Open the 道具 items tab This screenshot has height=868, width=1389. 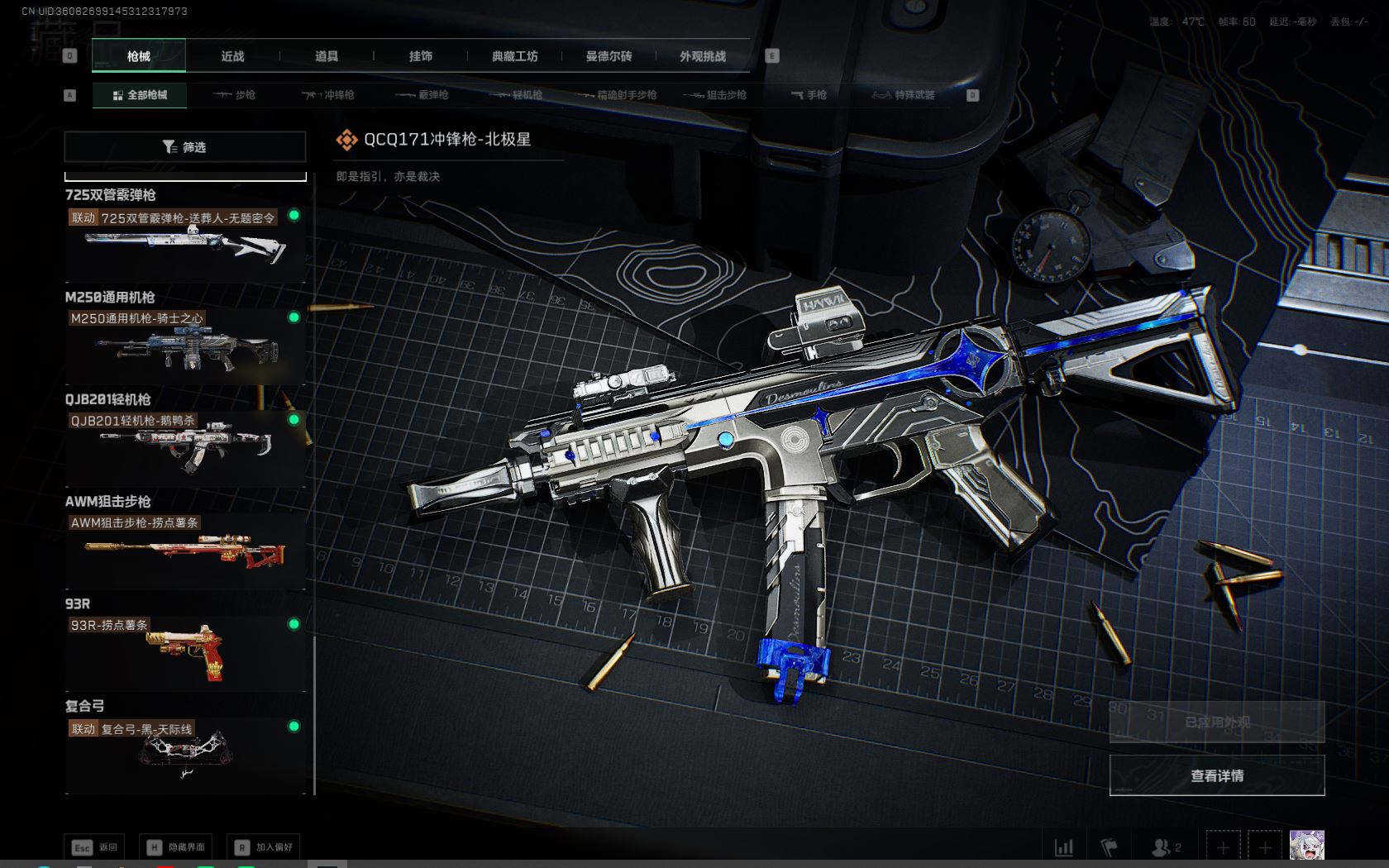327,56
